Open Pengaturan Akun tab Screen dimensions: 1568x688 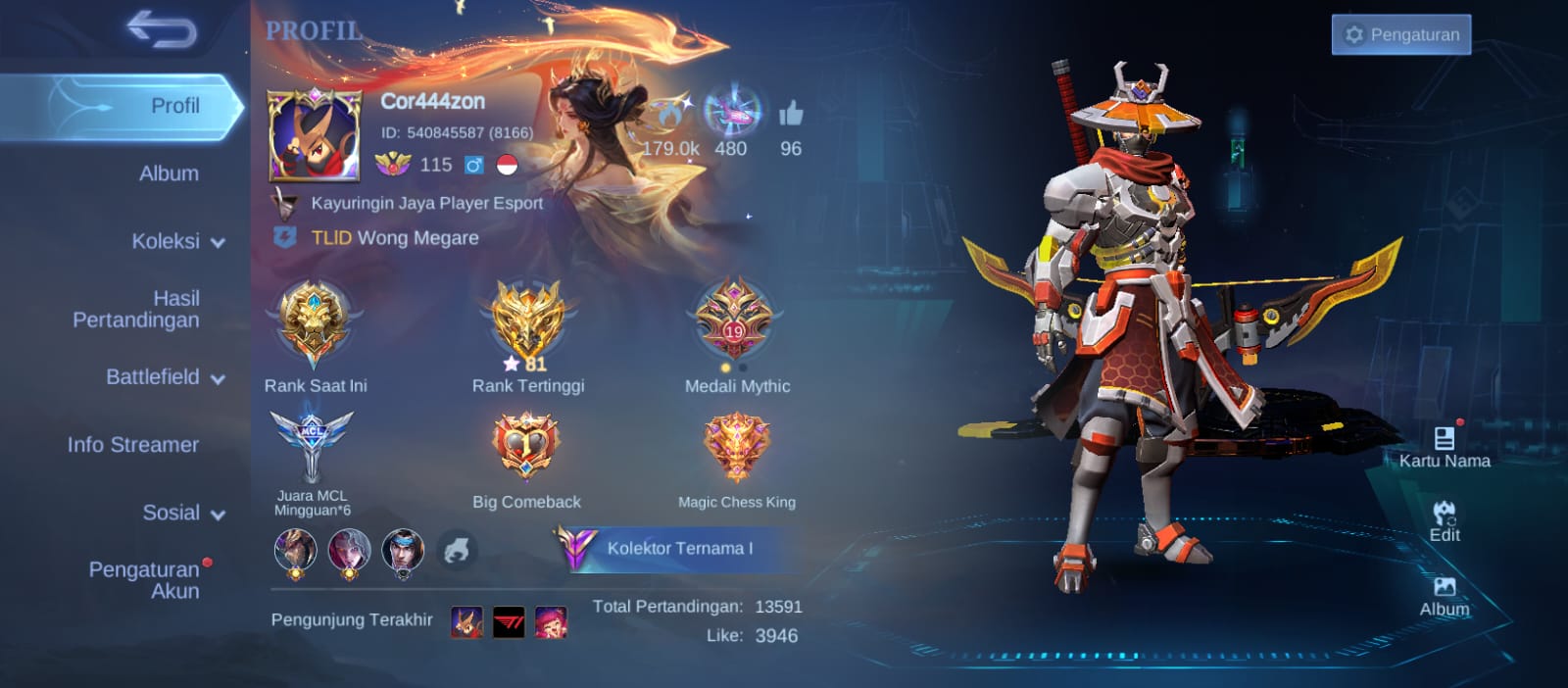point(145,579)
